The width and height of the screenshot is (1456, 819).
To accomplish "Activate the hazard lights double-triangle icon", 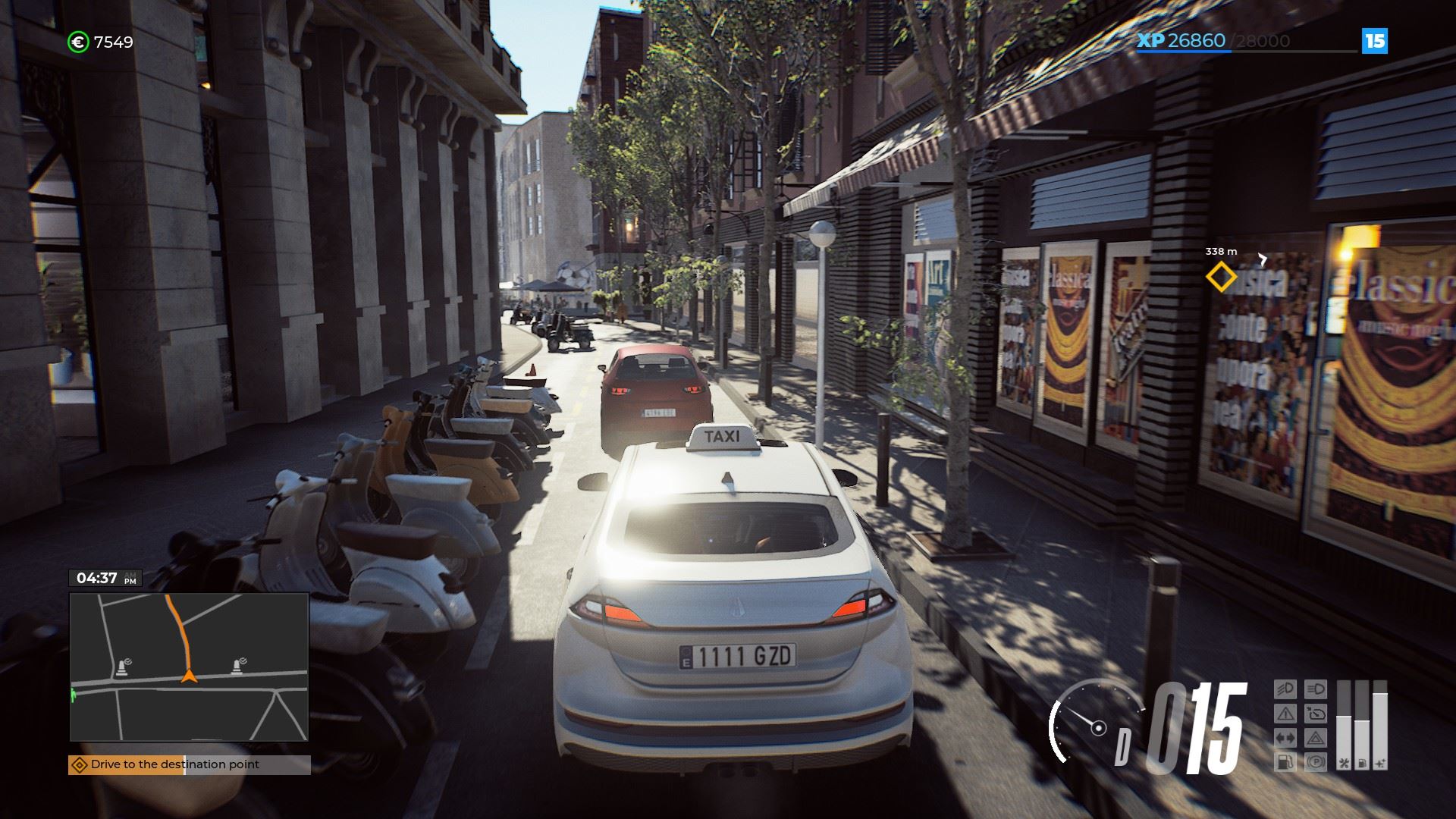I will [x=1316, y=737].
